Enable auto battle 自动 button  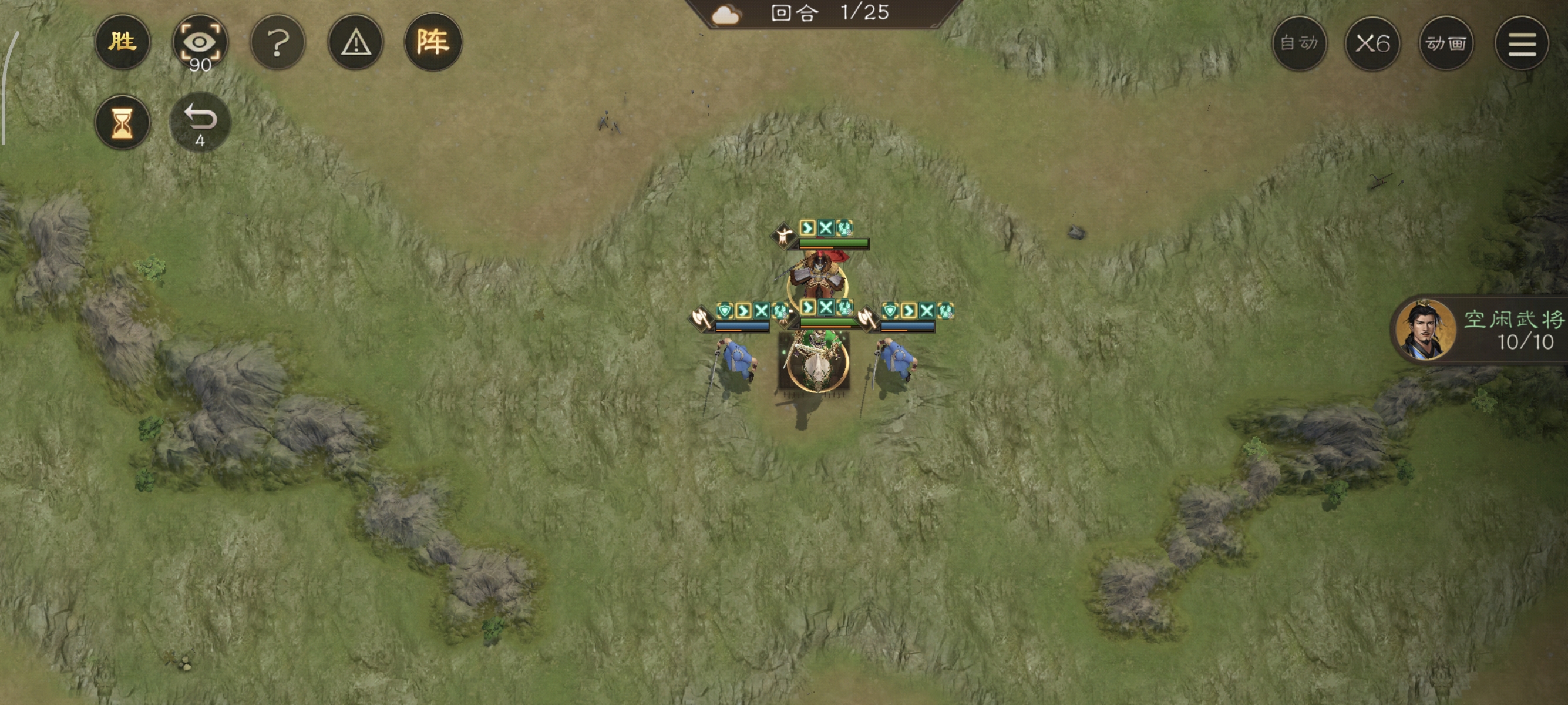pyautogui.click(x=1299, y=43)
